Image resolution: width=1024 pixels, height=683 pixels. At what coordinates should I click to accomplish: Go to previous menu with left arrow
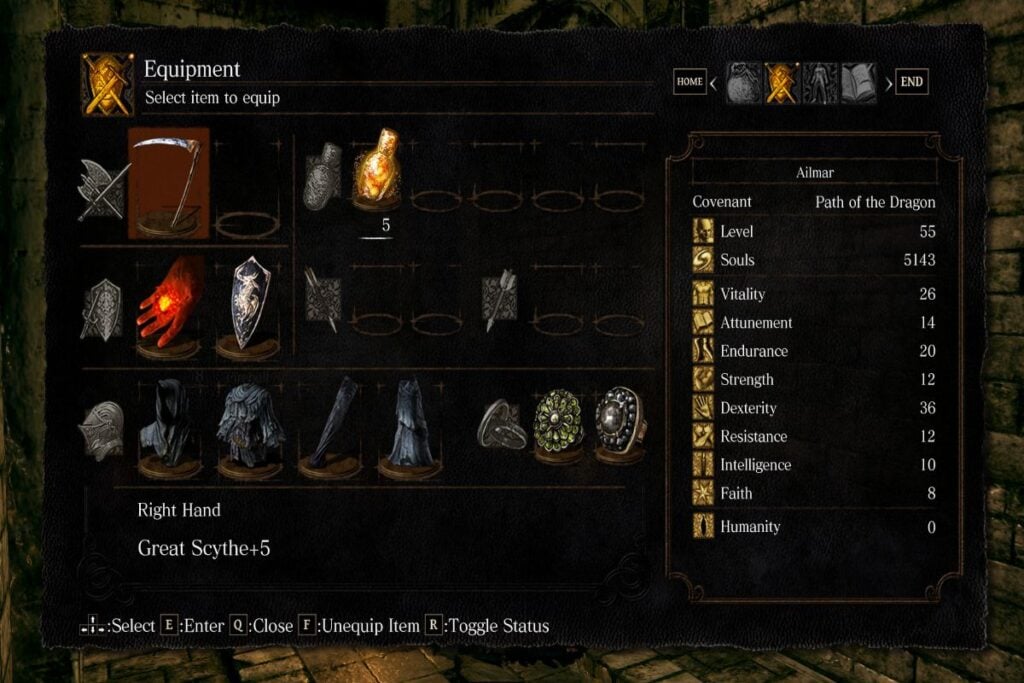point(714,83)
